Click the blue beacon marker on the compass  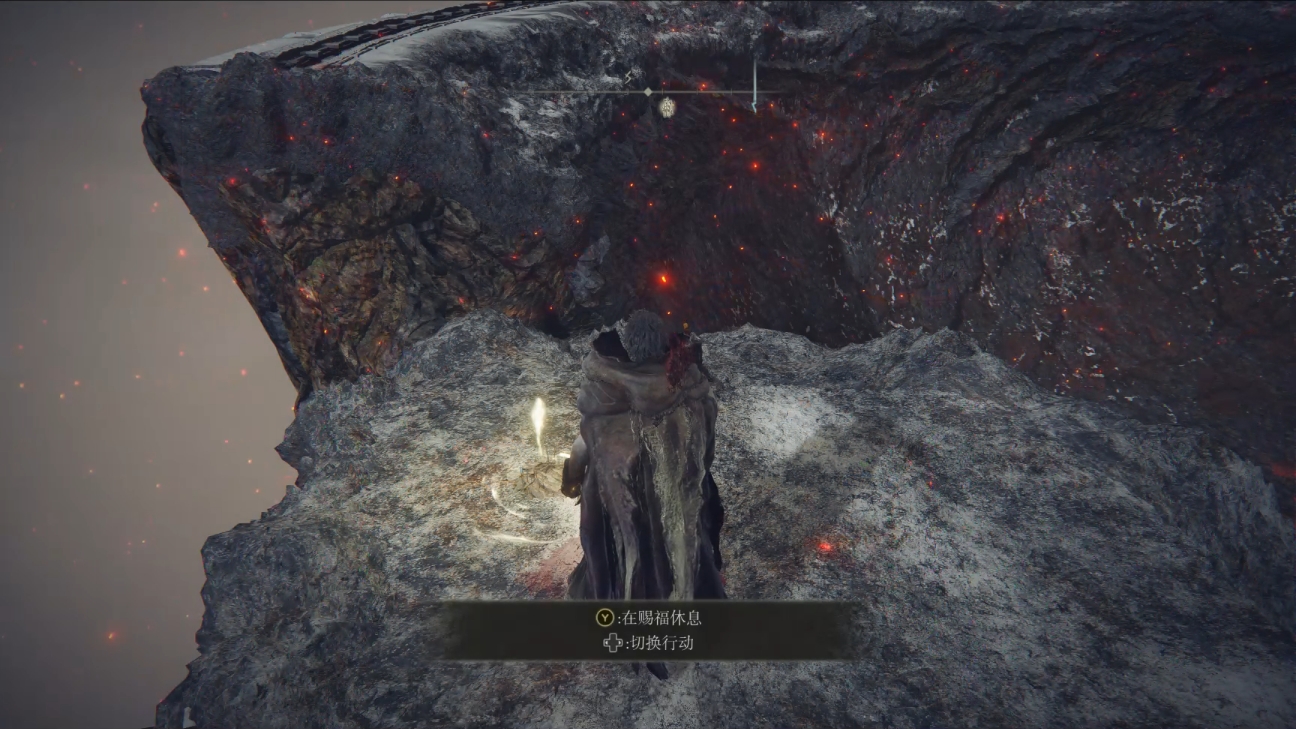(754, 88)
